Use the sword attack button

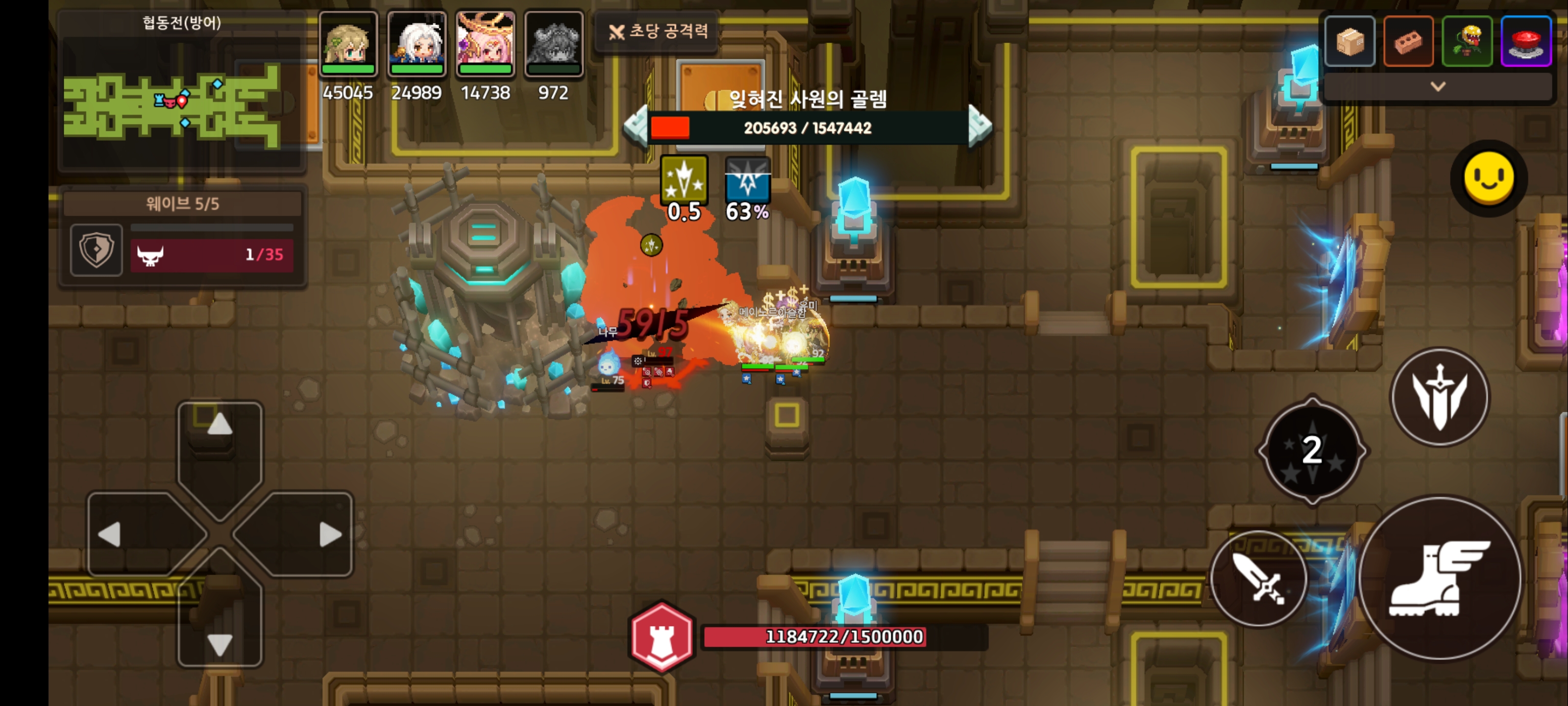(1258, 579)
